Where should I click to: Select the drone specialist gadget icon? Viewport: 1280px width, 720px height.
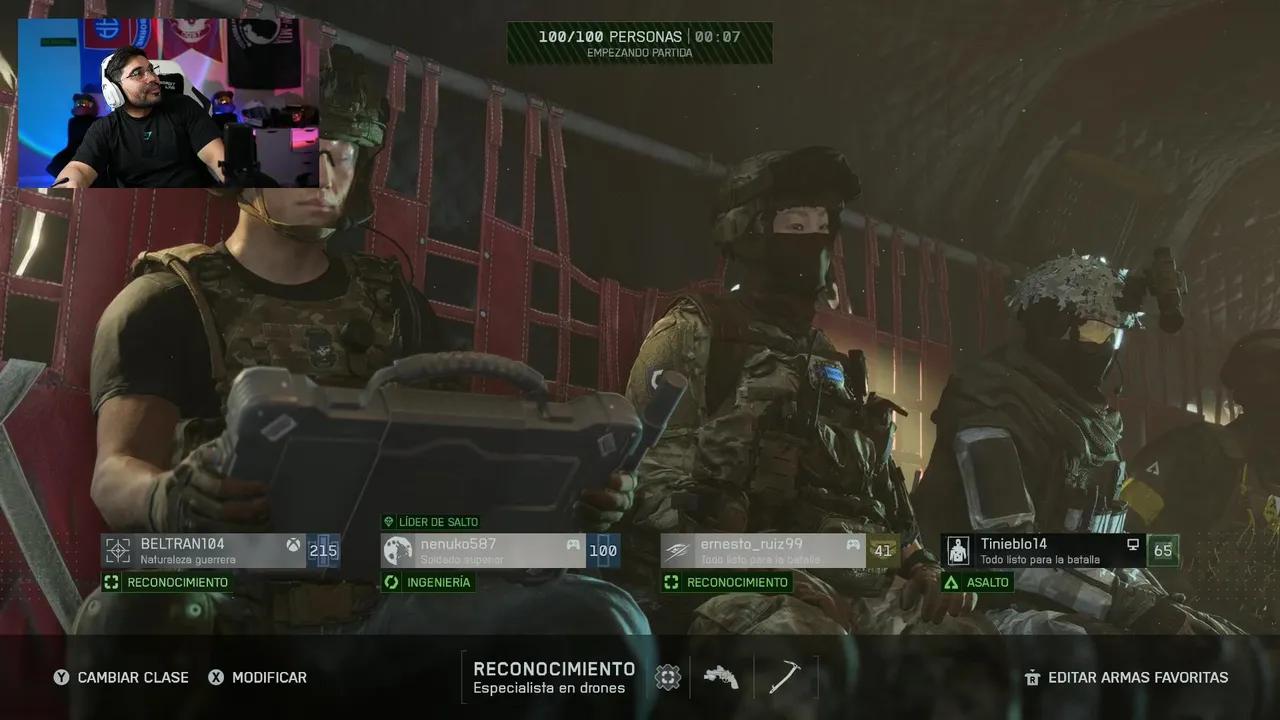pos(667,677)
